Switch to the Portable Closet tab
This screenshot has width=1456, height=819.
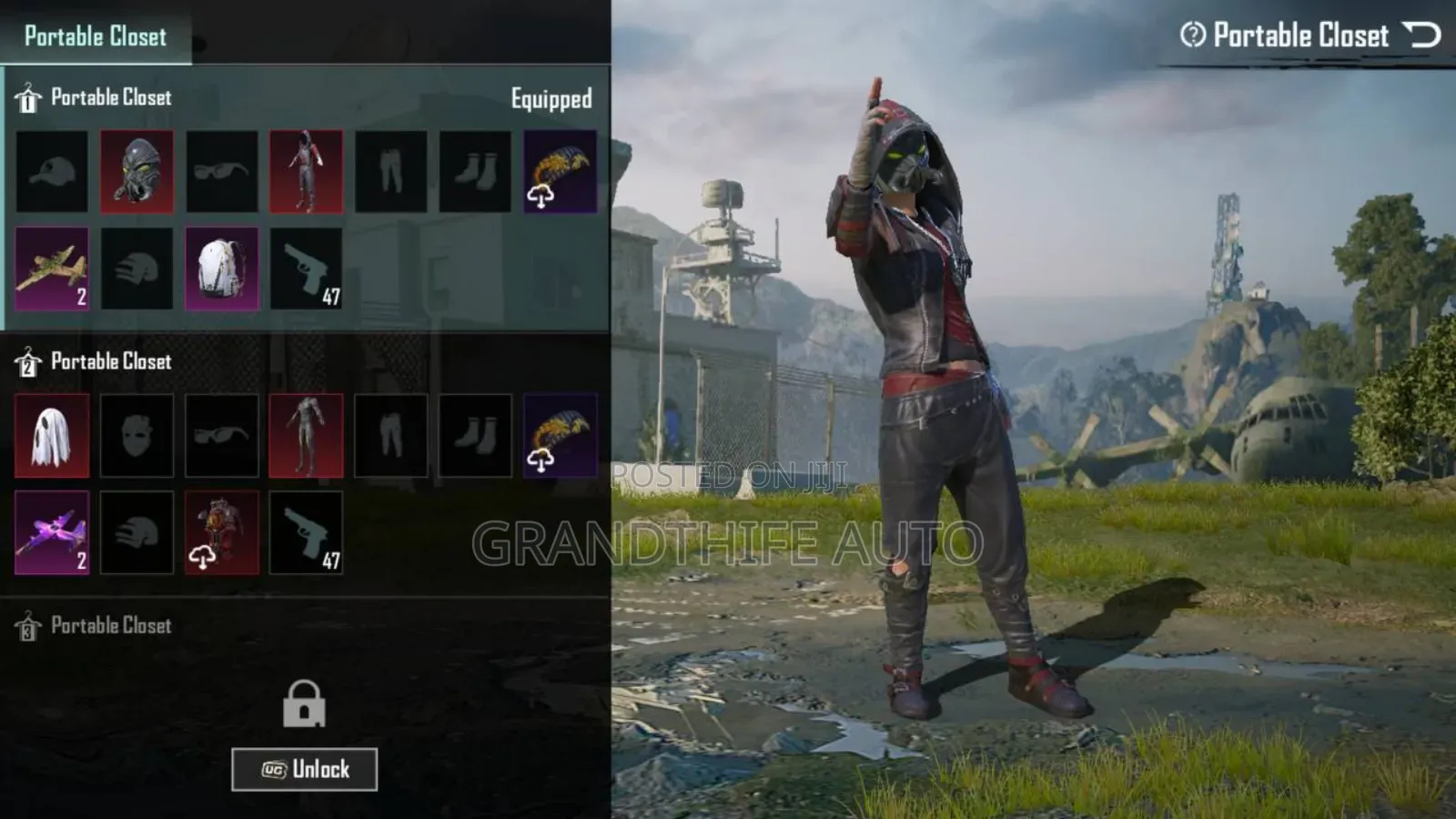(94, 38)
